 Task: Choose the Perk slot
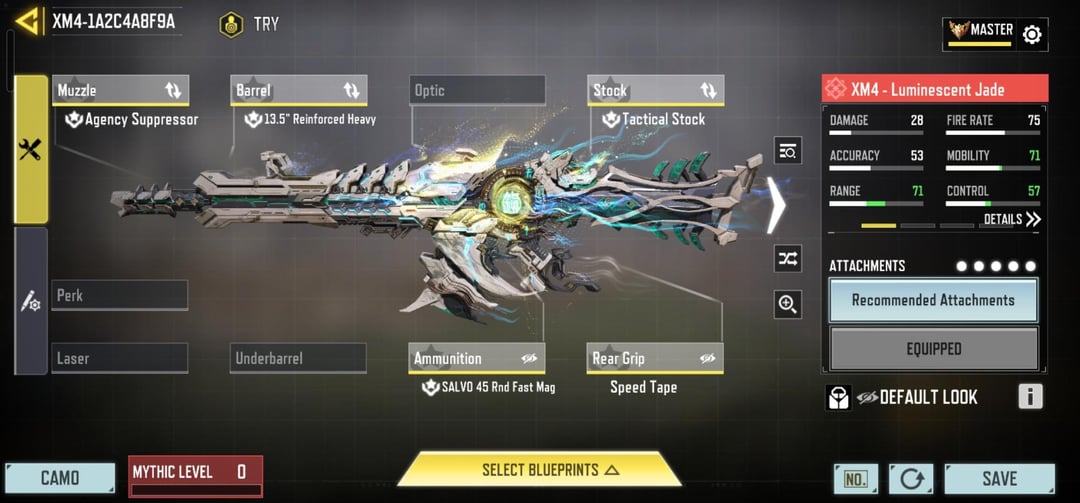tap(120, 296)
